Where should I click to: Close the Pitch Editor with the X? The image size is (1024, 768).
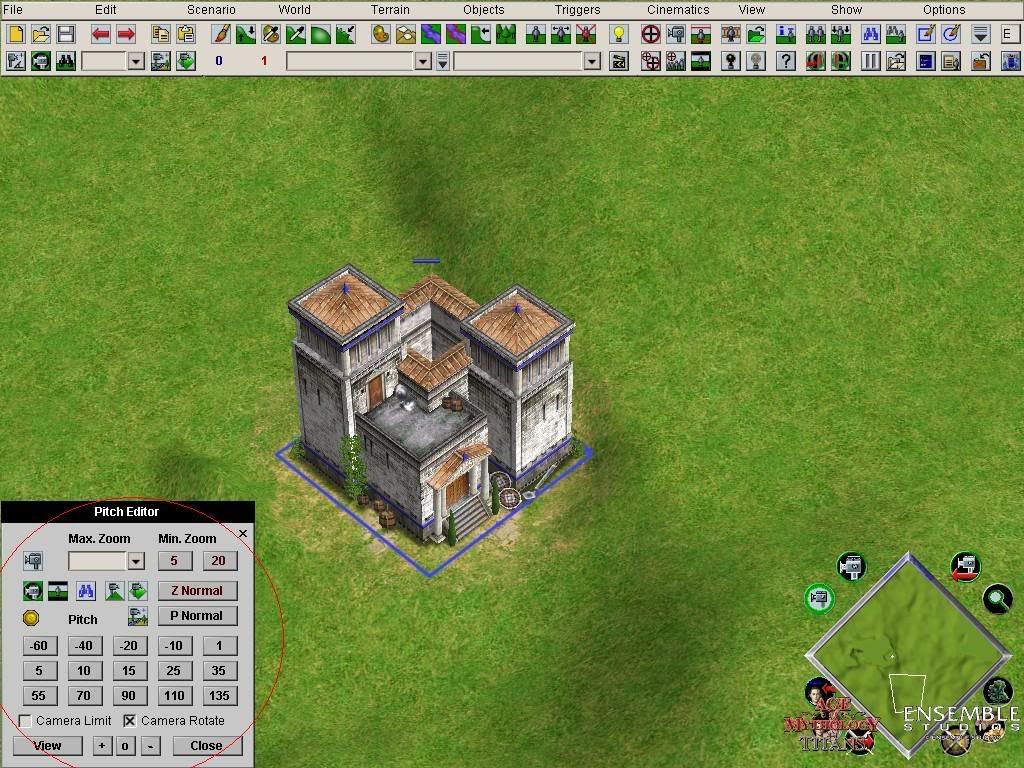(x=243, y=534)
